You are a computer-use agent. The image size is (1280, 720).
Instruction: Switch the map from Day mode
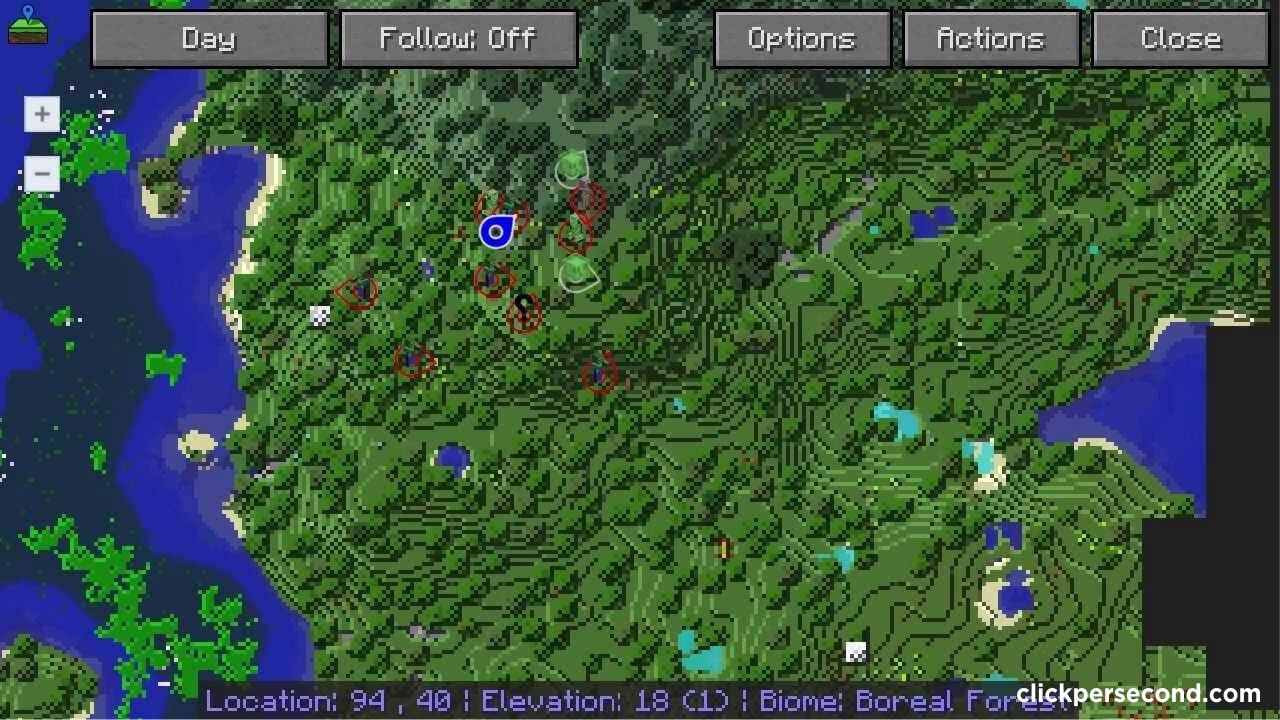[x=210, y=38]
